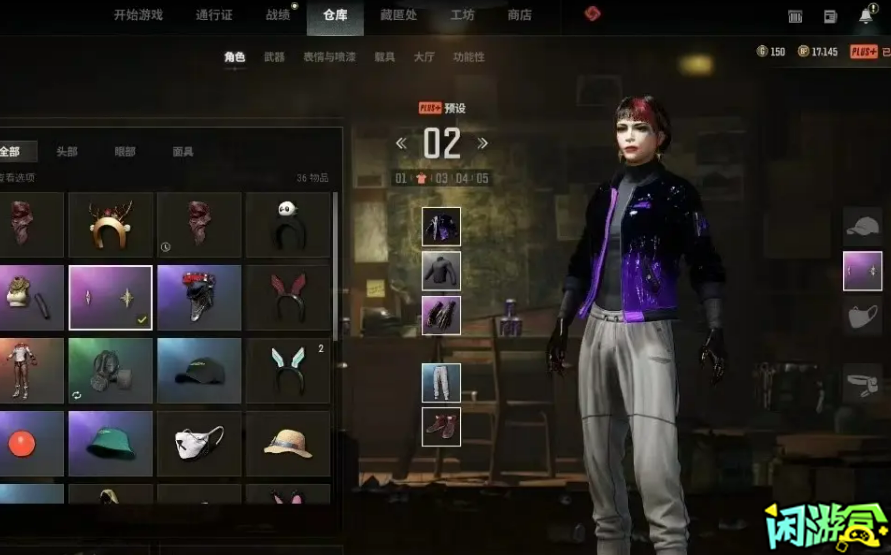Go to the 通行证 page
891x555 pixels.
point(215,15)
